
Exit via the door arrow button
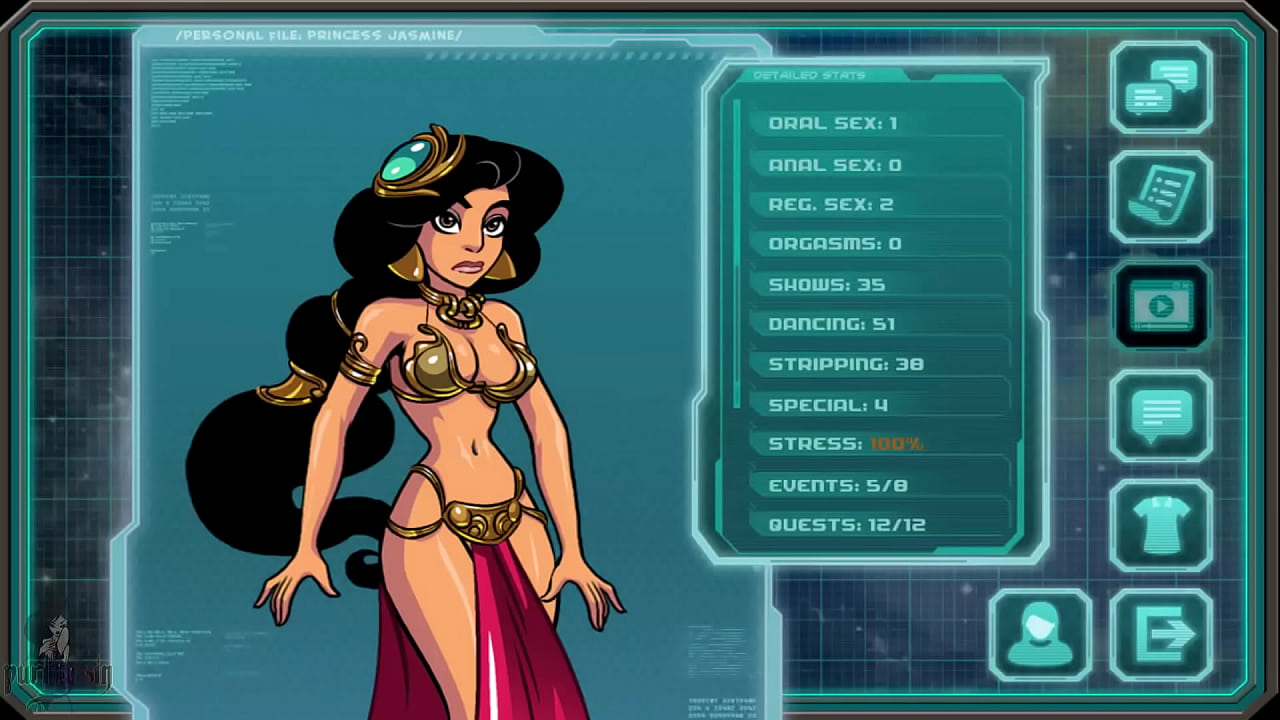click(x=1161, y=634)
